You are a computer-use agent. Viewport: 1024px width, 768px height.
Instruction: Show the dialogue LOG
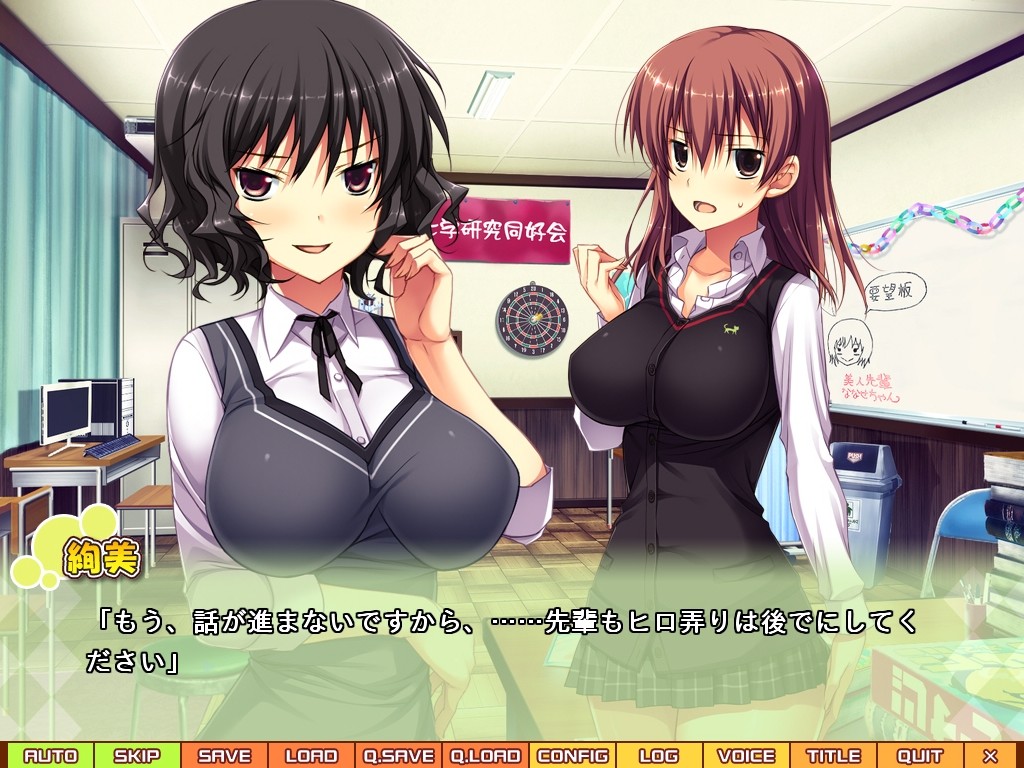coord(659,756)
